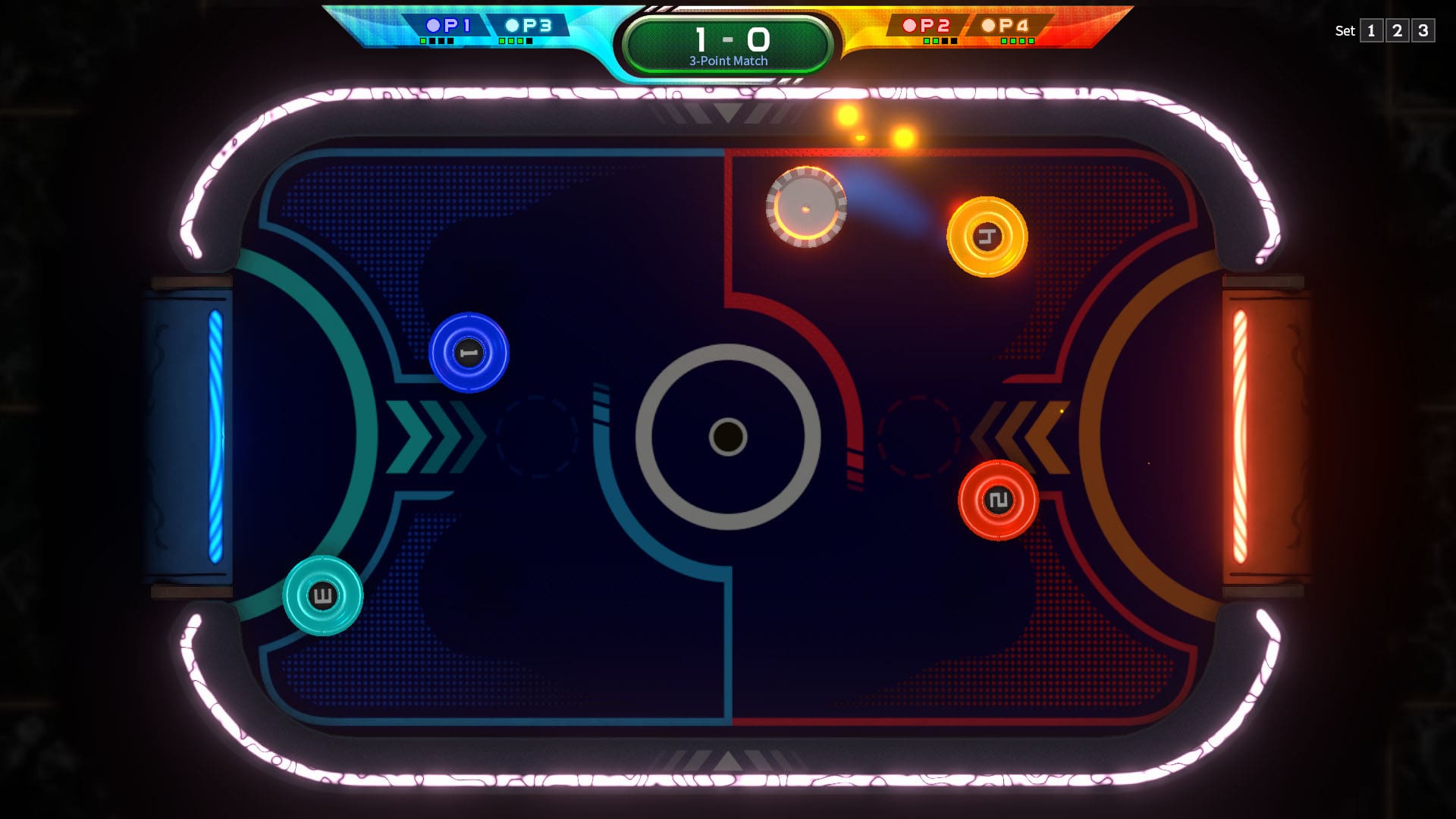
Task: Open the top arena hatch arrow
Action: tap(727, 114)
